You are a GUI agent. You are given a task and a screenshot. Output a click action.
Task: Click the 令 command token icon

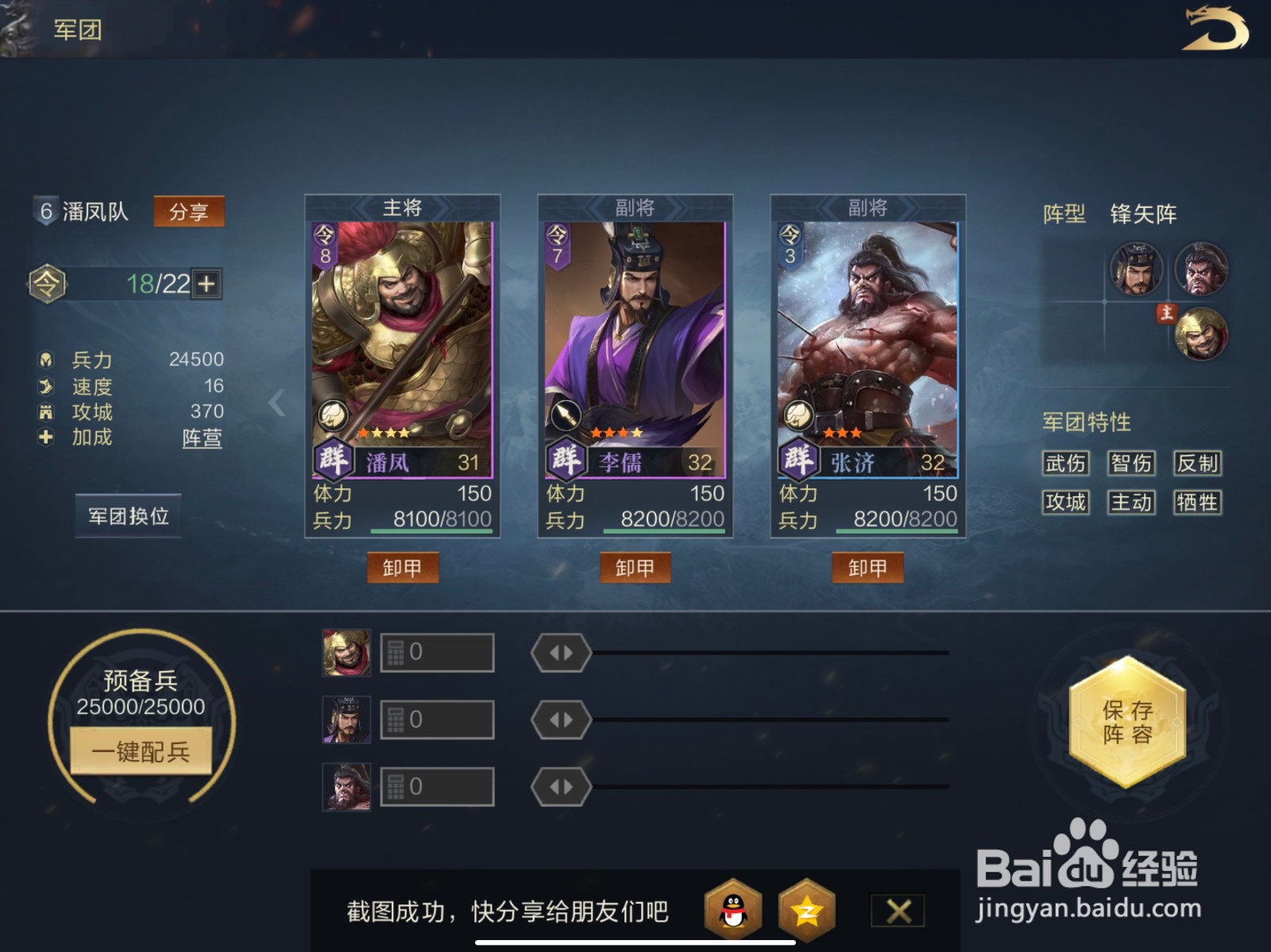pyautogui.click(x=49, y=283)
